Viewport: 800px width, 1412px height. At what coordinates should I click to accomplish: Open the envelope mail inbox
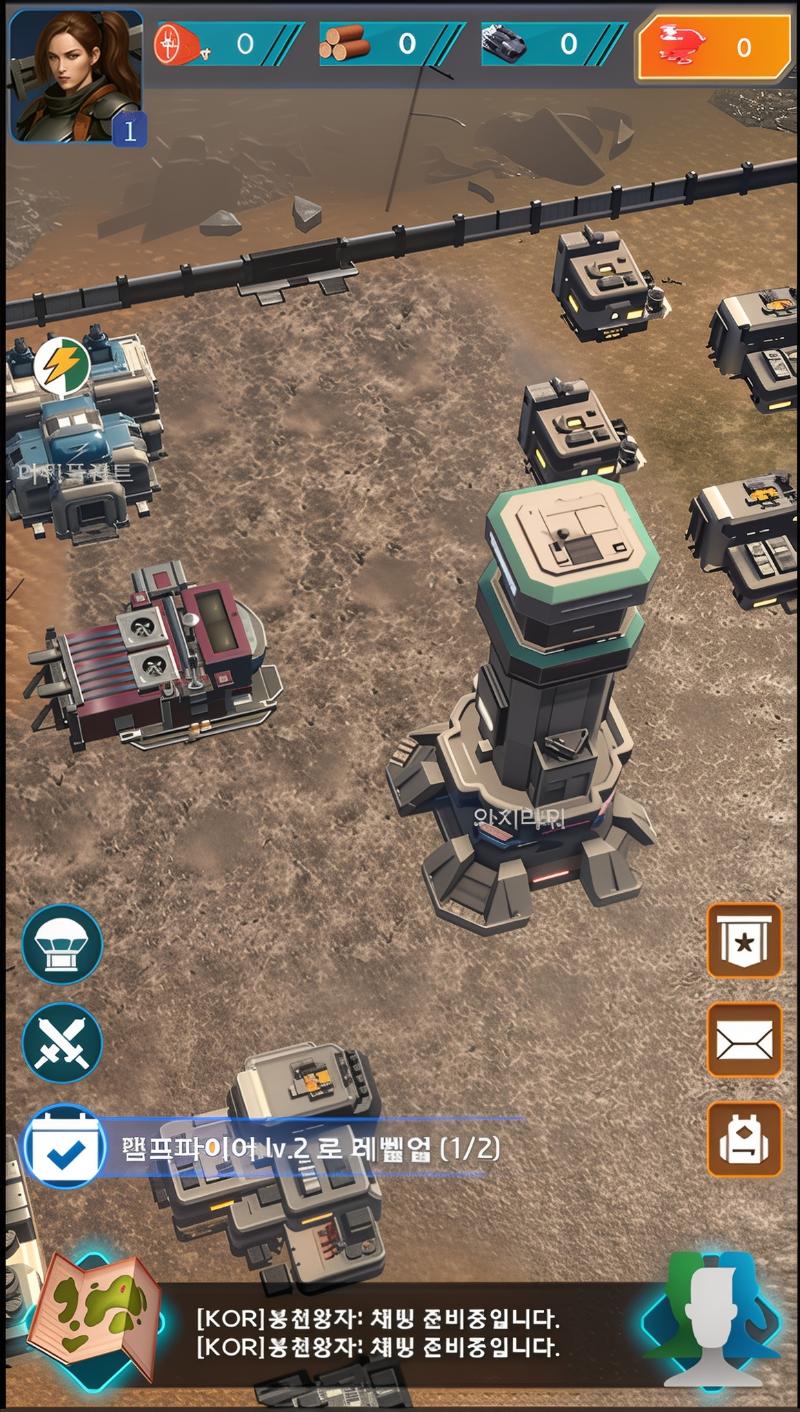pyautogui.click(x=744, y=1040)
